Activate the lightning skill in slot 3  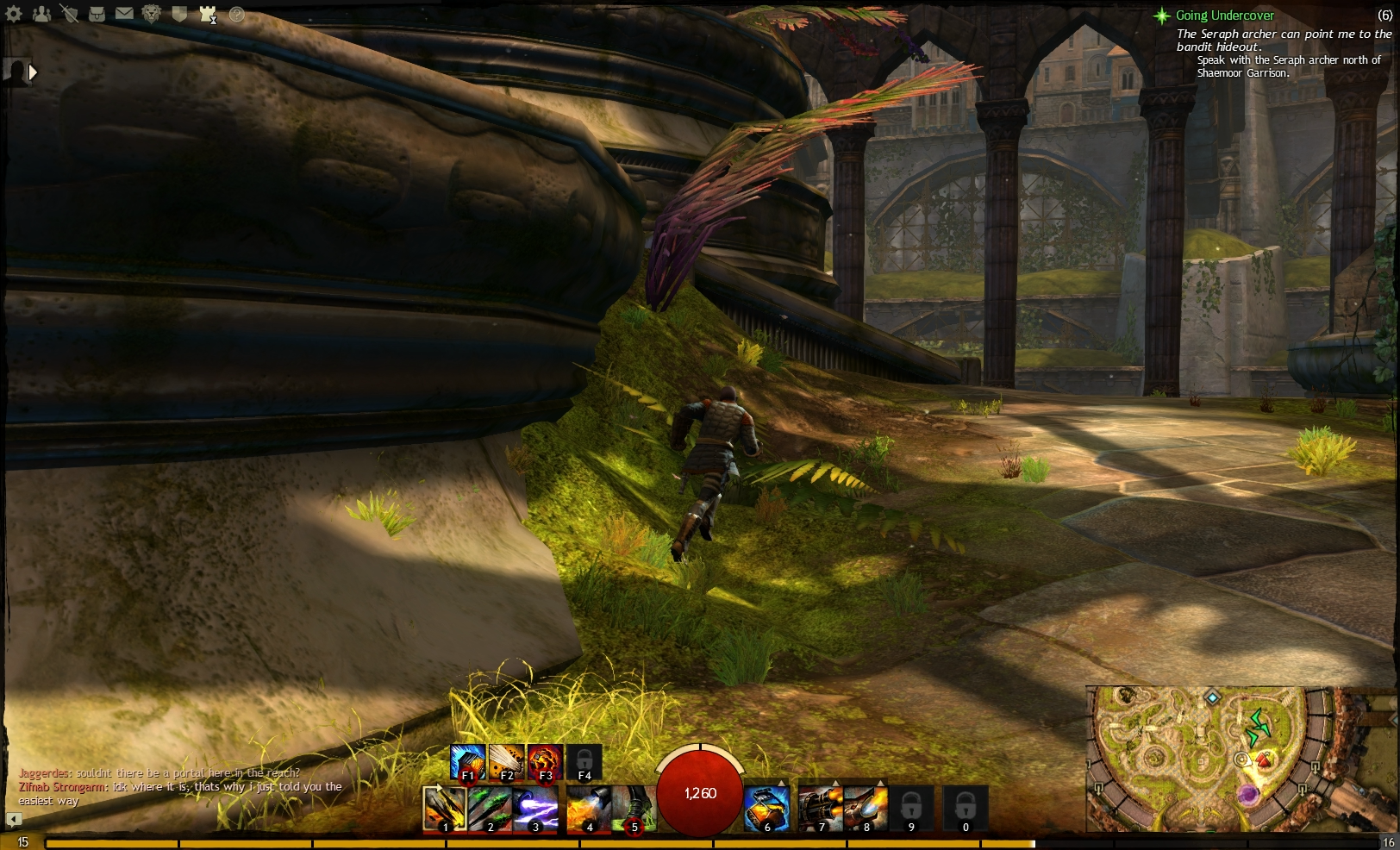click(x=535, y=808)
